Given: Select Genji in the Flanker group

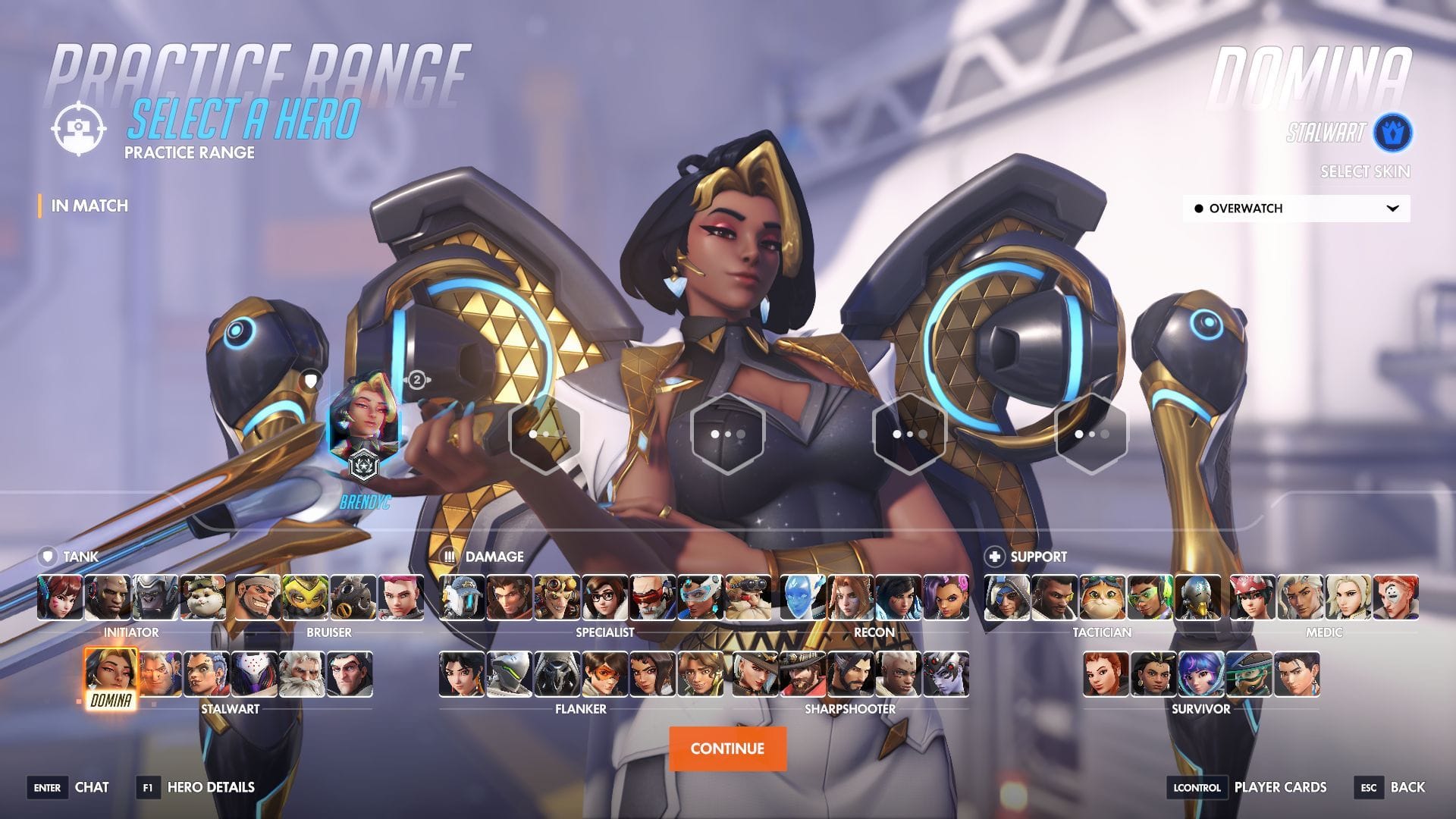Looking at the screenshot, I should click(510, 674).
